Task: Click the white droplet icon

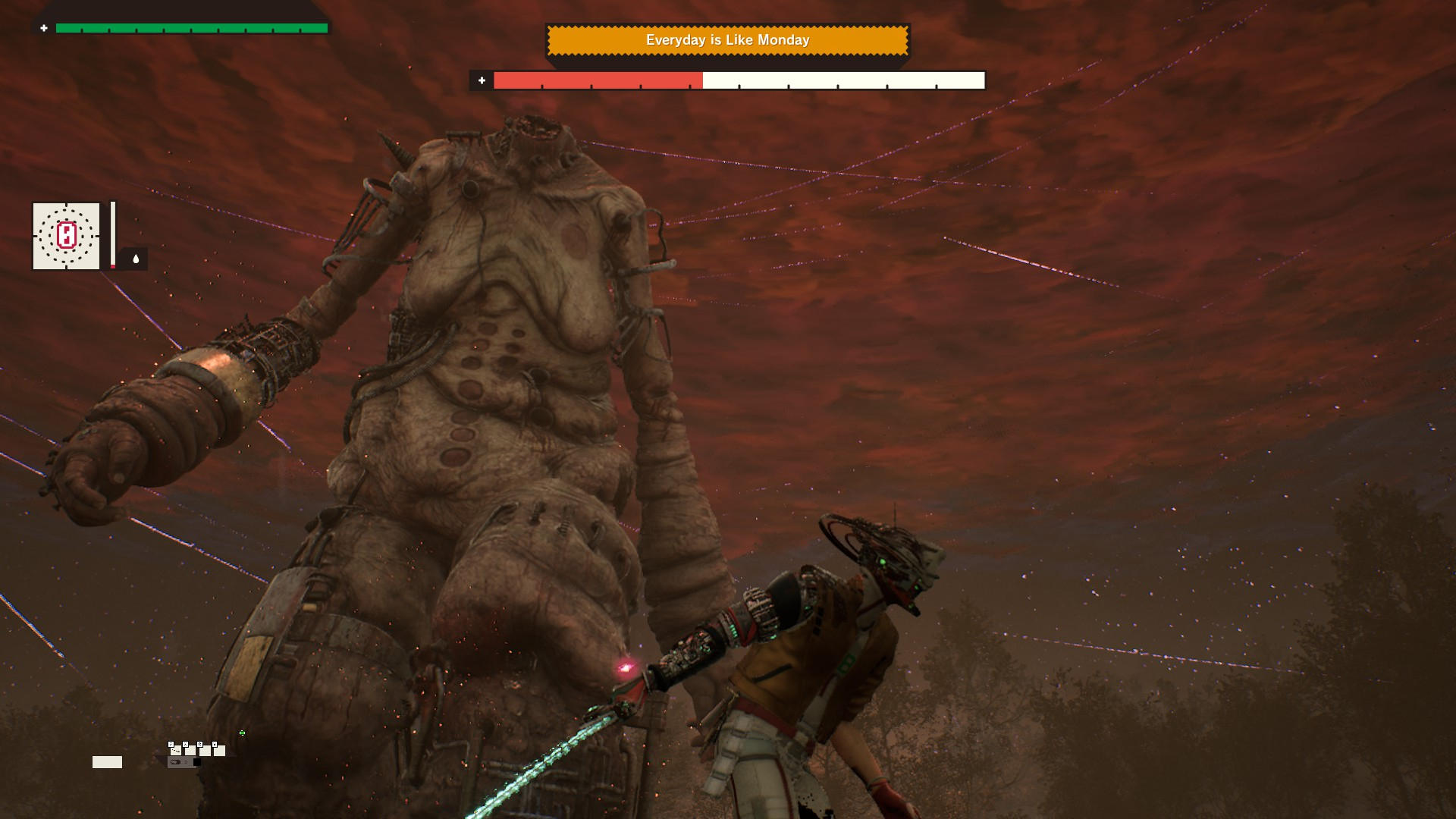Action: click(136, 259)
